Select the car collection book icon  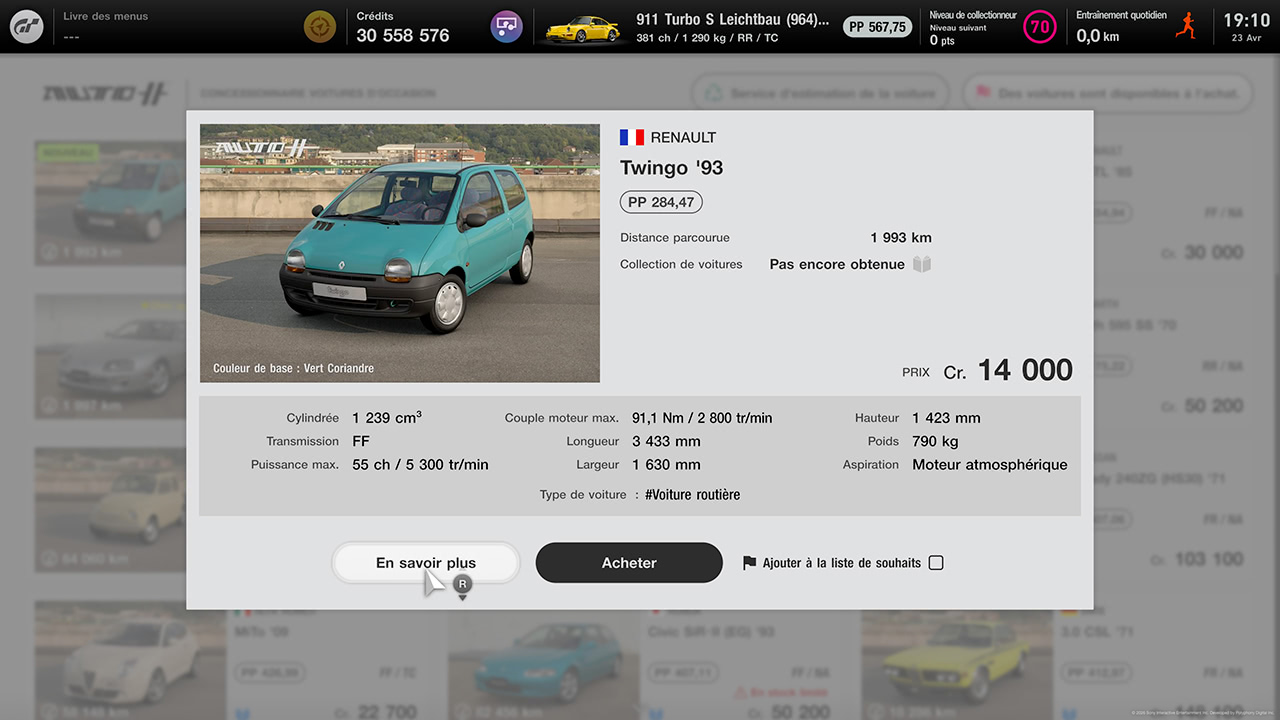tap(921, 264)
